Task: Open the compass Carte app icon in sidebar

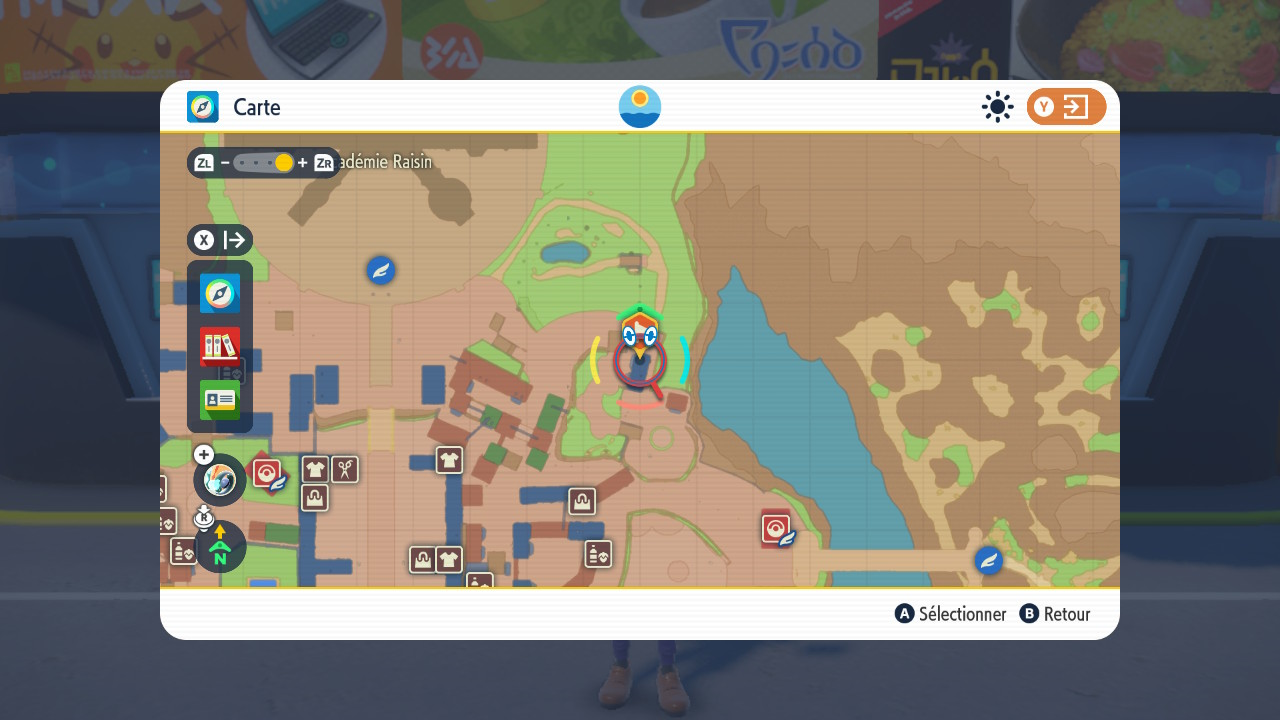Action: [x=220, y=294]
